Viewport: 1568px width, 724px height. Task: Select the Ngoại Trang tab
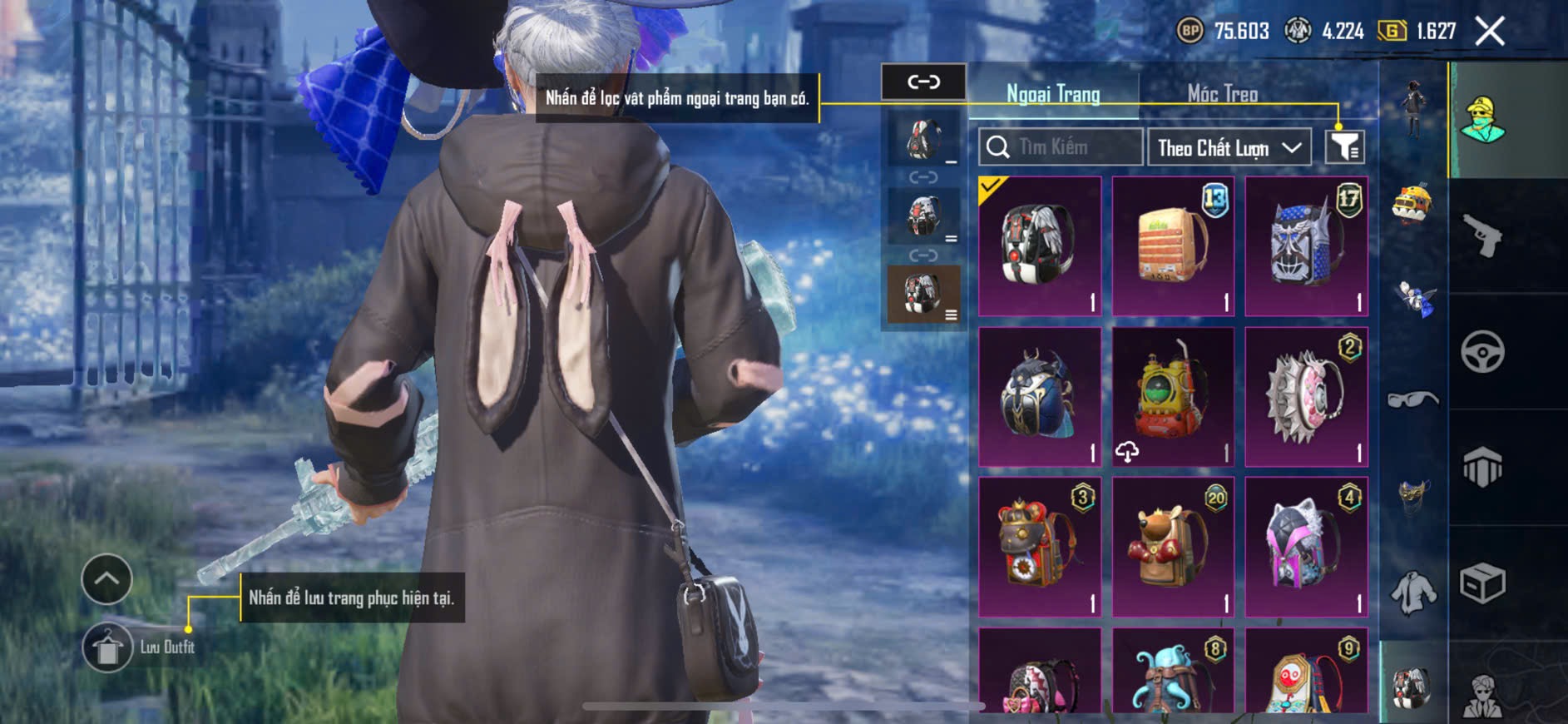click(x=1053, y=94)
